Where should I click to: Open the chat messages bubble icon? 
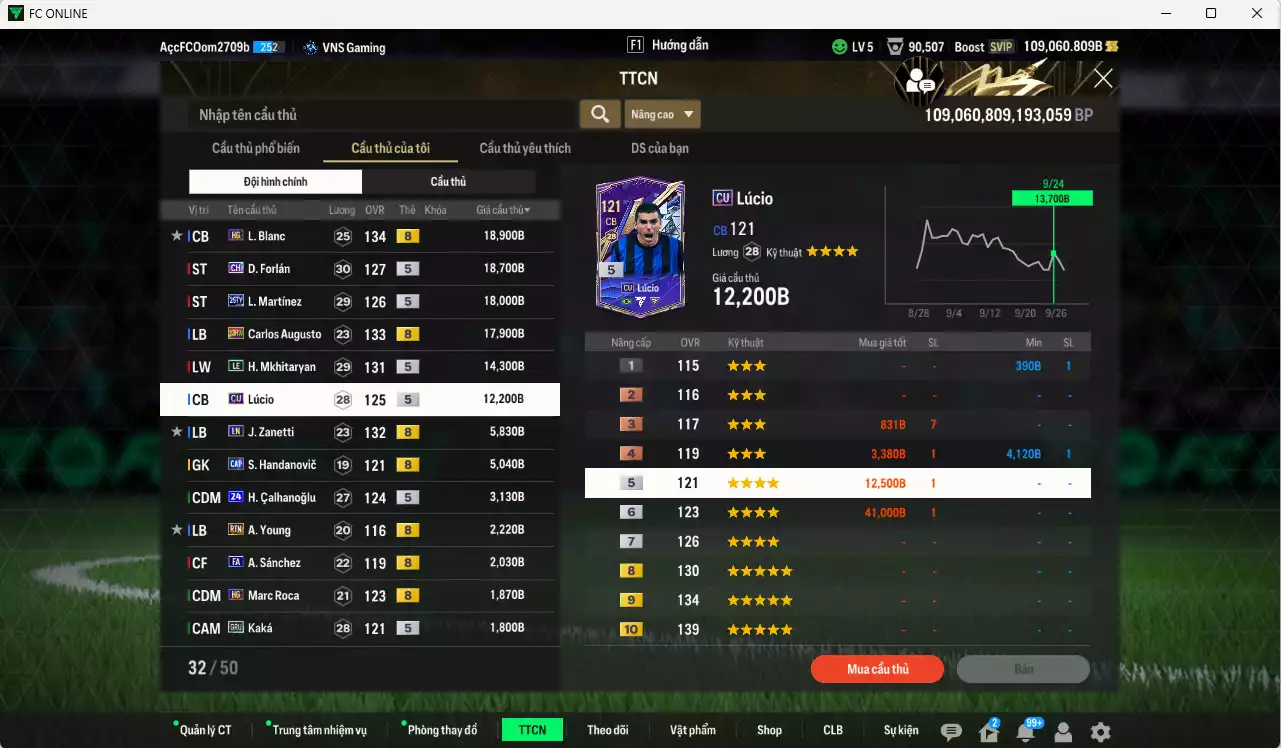coord(950,729)
